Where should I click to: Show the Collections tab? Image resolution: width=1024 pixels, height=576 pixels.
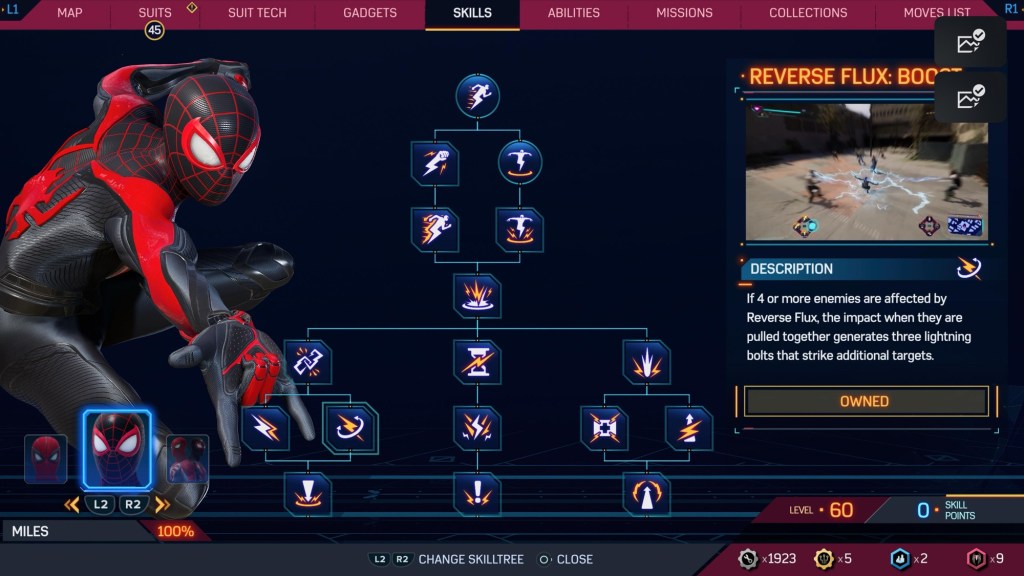(808, 13)
